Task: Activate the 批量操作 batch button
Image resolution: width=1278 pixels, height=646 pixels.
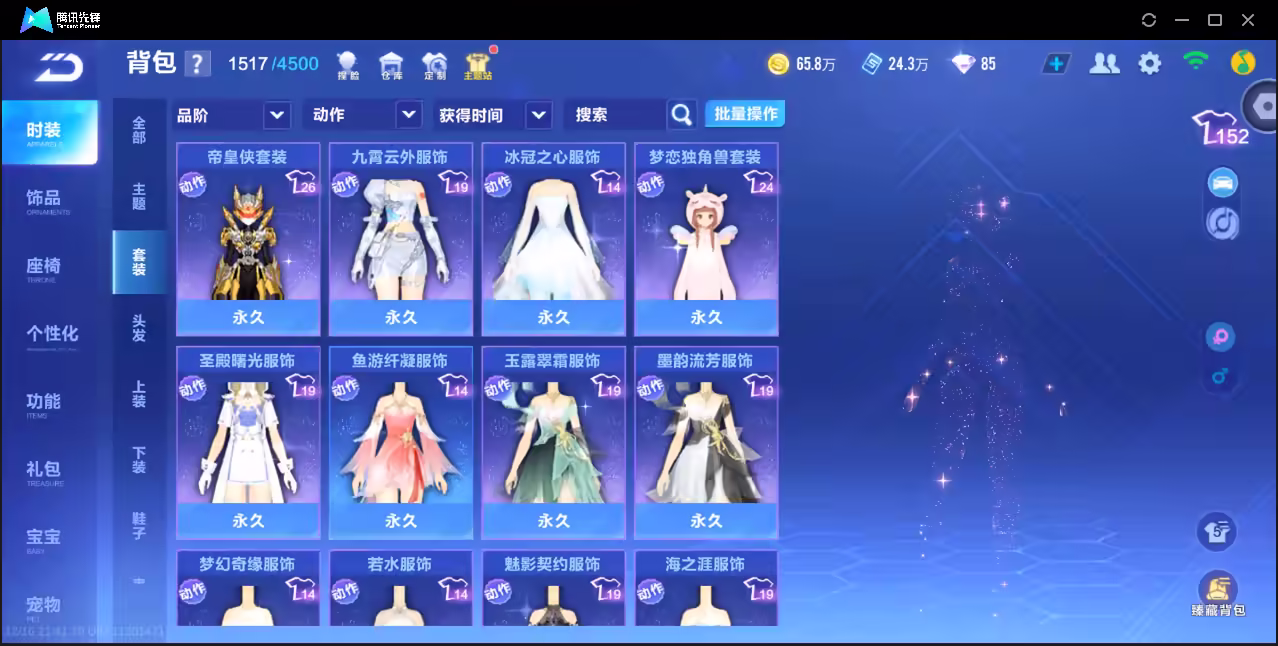Action: [745, 114]
